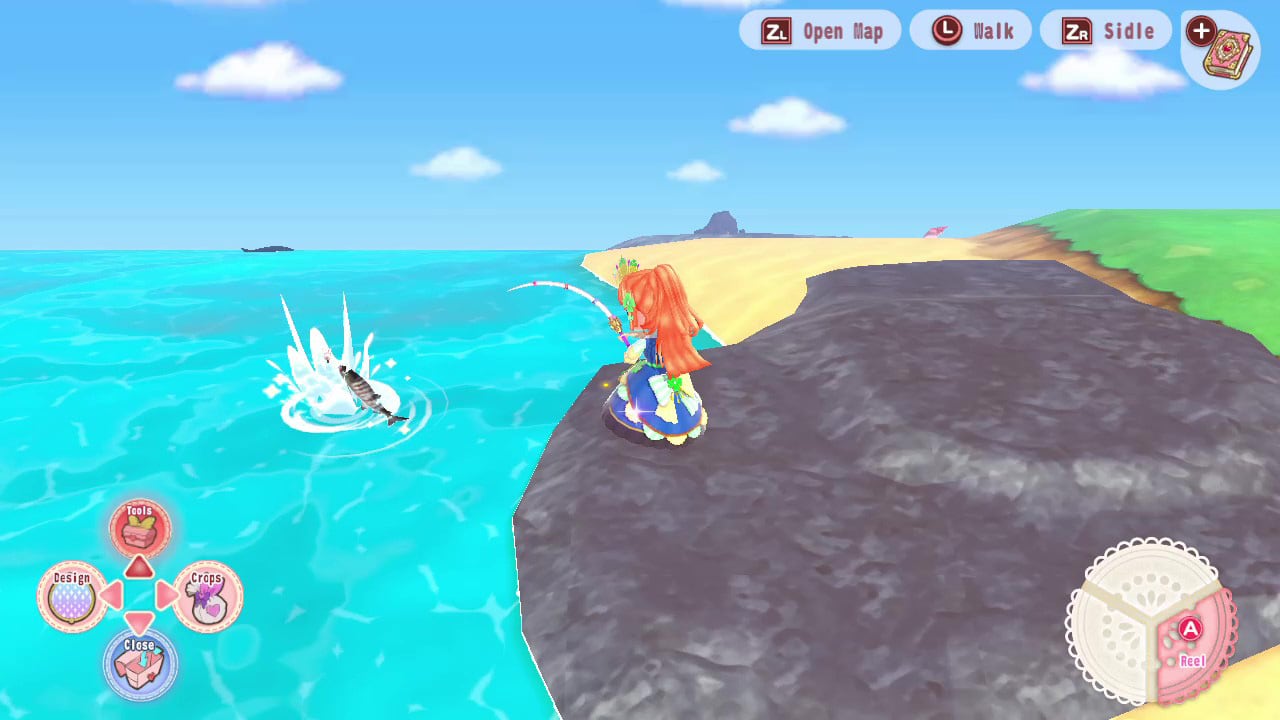Click the left arrow pointing to Design
The width and height of the screenshot is (1280, 720).
coord(111,595)
